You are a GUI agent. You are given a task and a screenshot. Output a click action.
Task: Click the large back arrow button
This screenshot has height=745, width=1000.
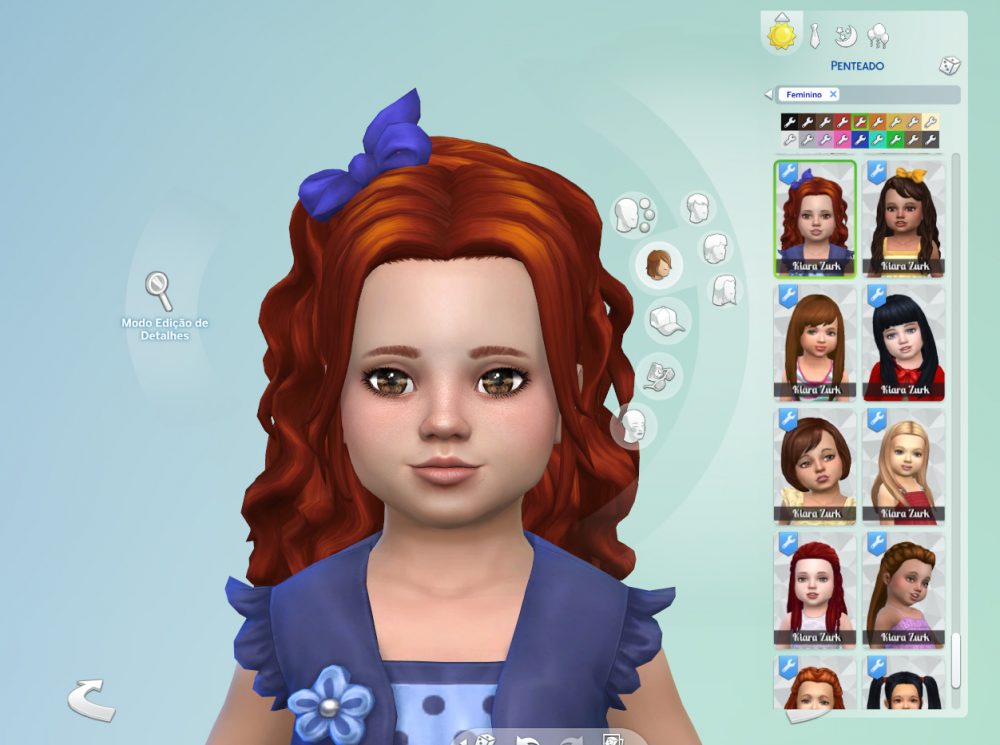tap(90, 698)
